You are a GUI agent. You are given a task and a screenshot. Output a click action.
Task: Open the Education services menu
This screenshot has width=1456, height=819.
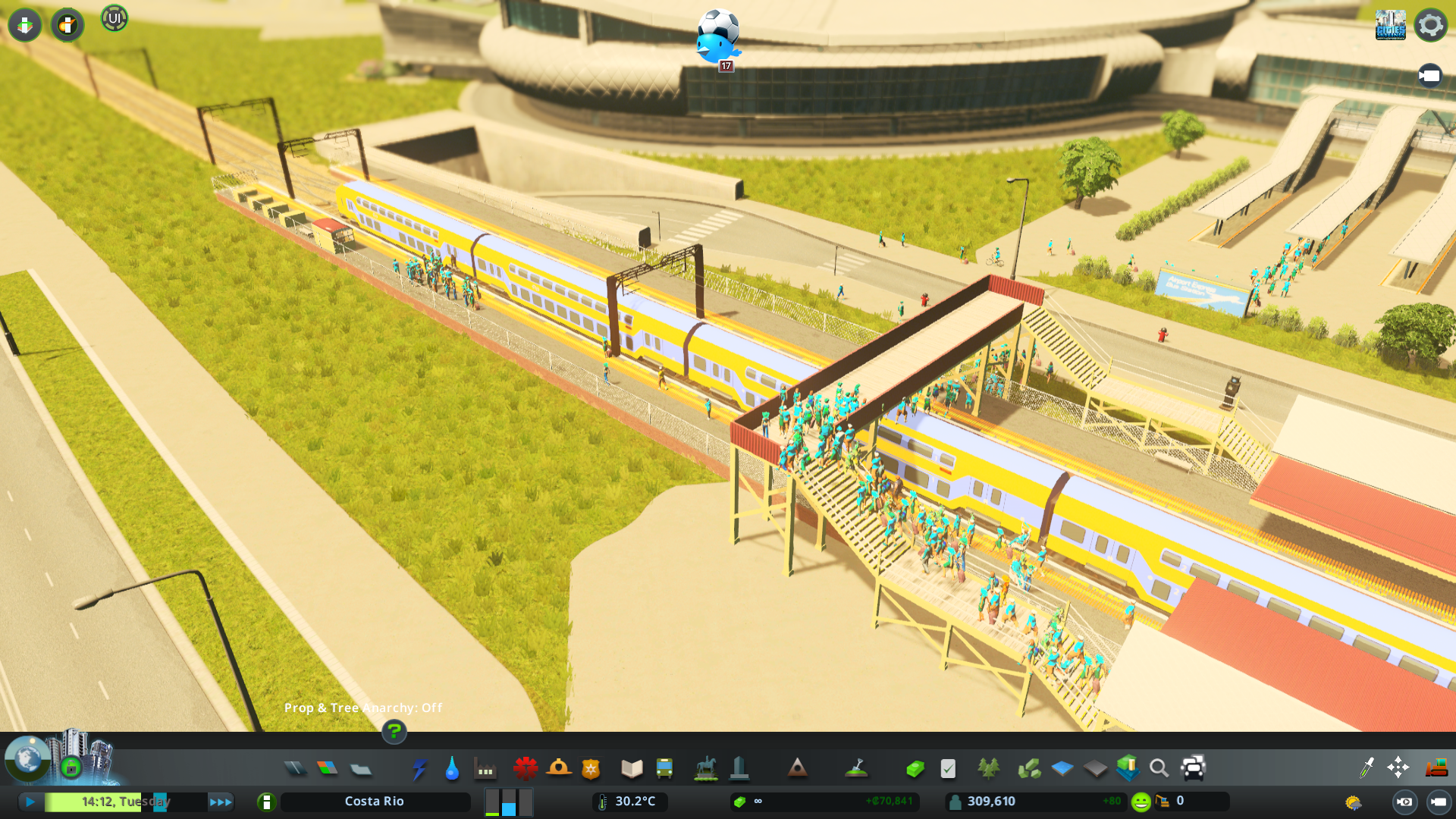point(631,768)
